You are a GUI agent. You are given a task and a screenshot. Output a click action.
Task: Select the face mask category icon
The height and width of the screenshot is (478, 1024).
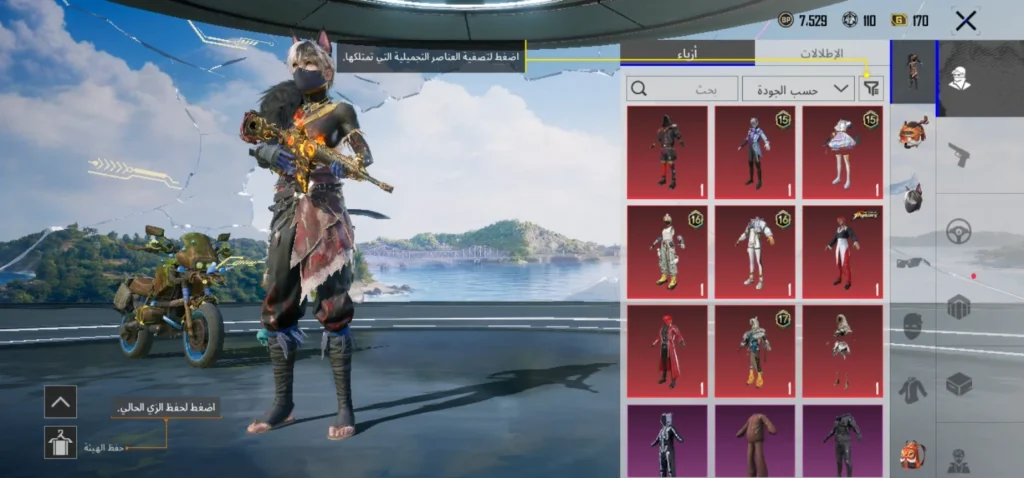coord(912,325)
